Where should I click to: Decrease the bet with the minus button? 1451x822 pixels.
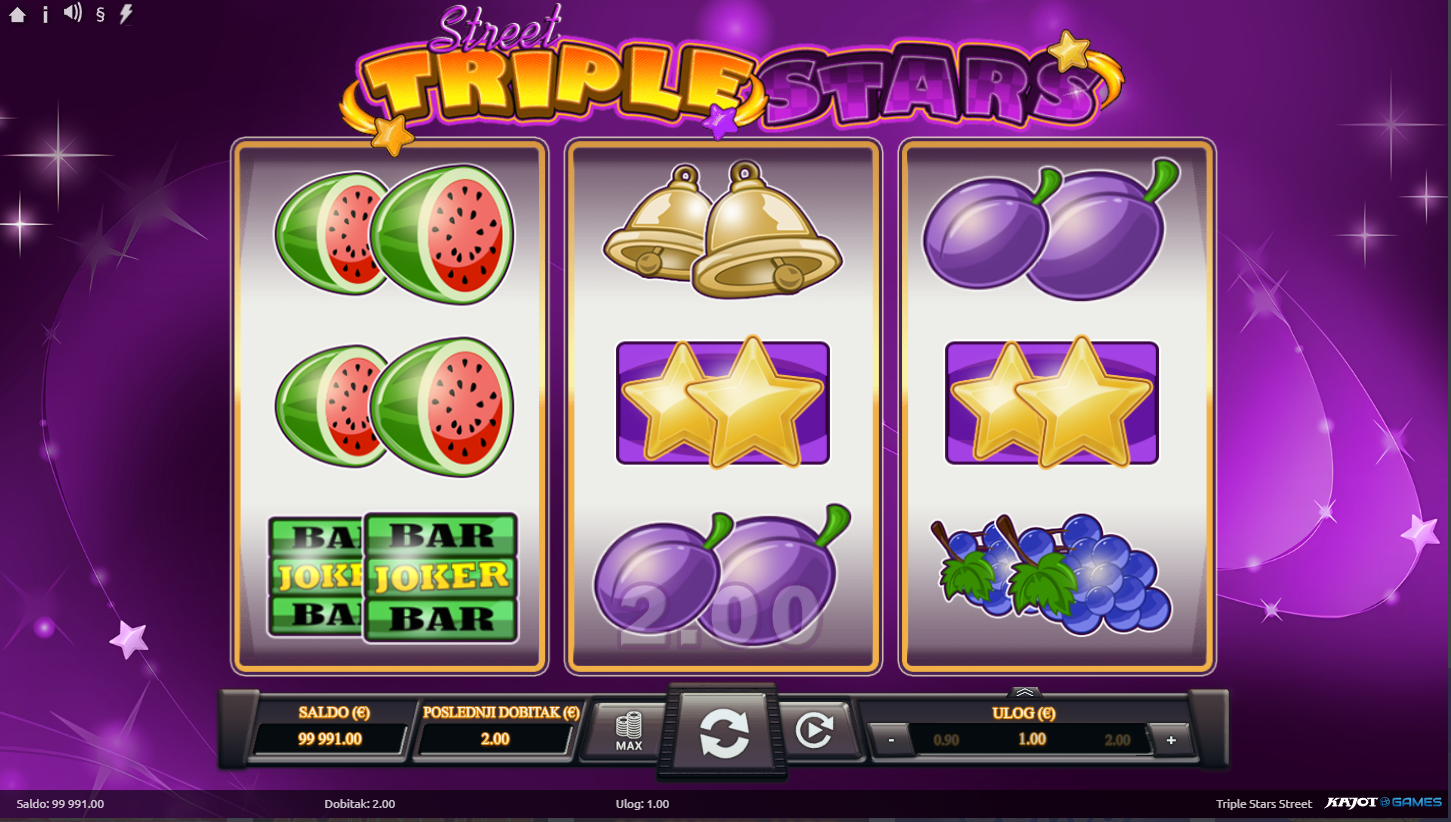tap(890, 741)
